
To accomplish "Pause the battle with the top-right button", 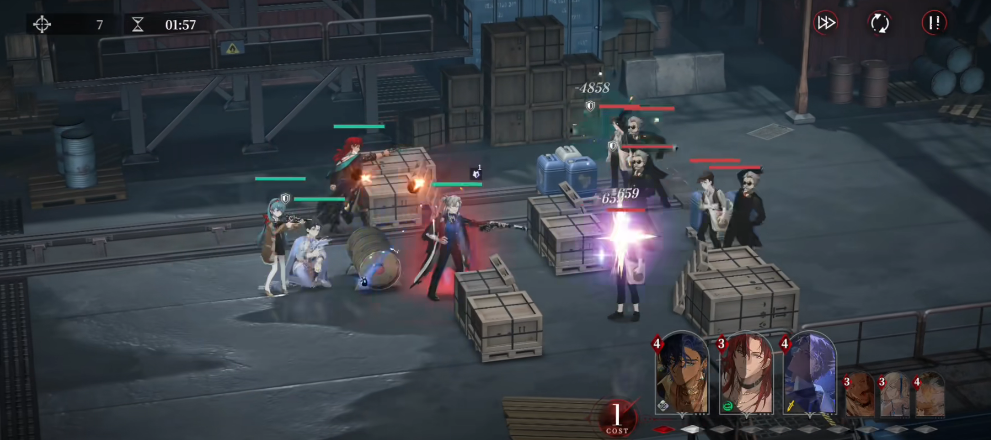I will coord(934,22).
